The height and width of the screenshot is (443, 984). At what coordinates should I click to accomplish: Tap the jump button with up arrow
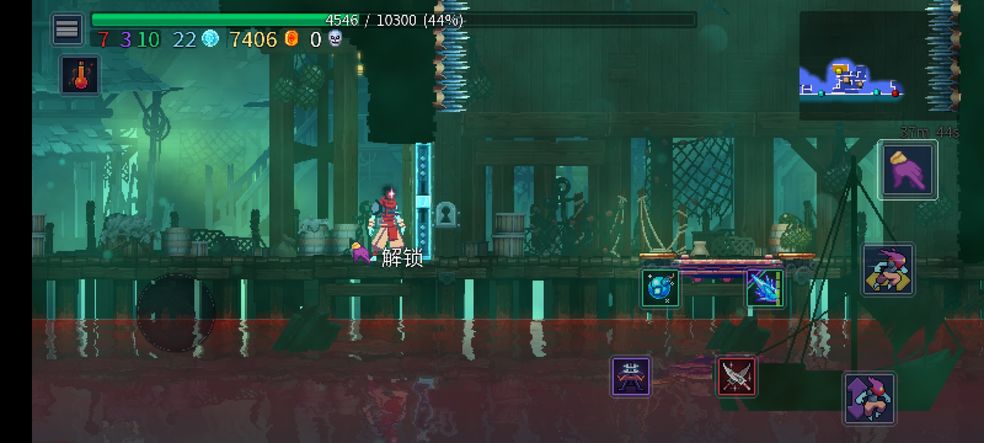868,398
